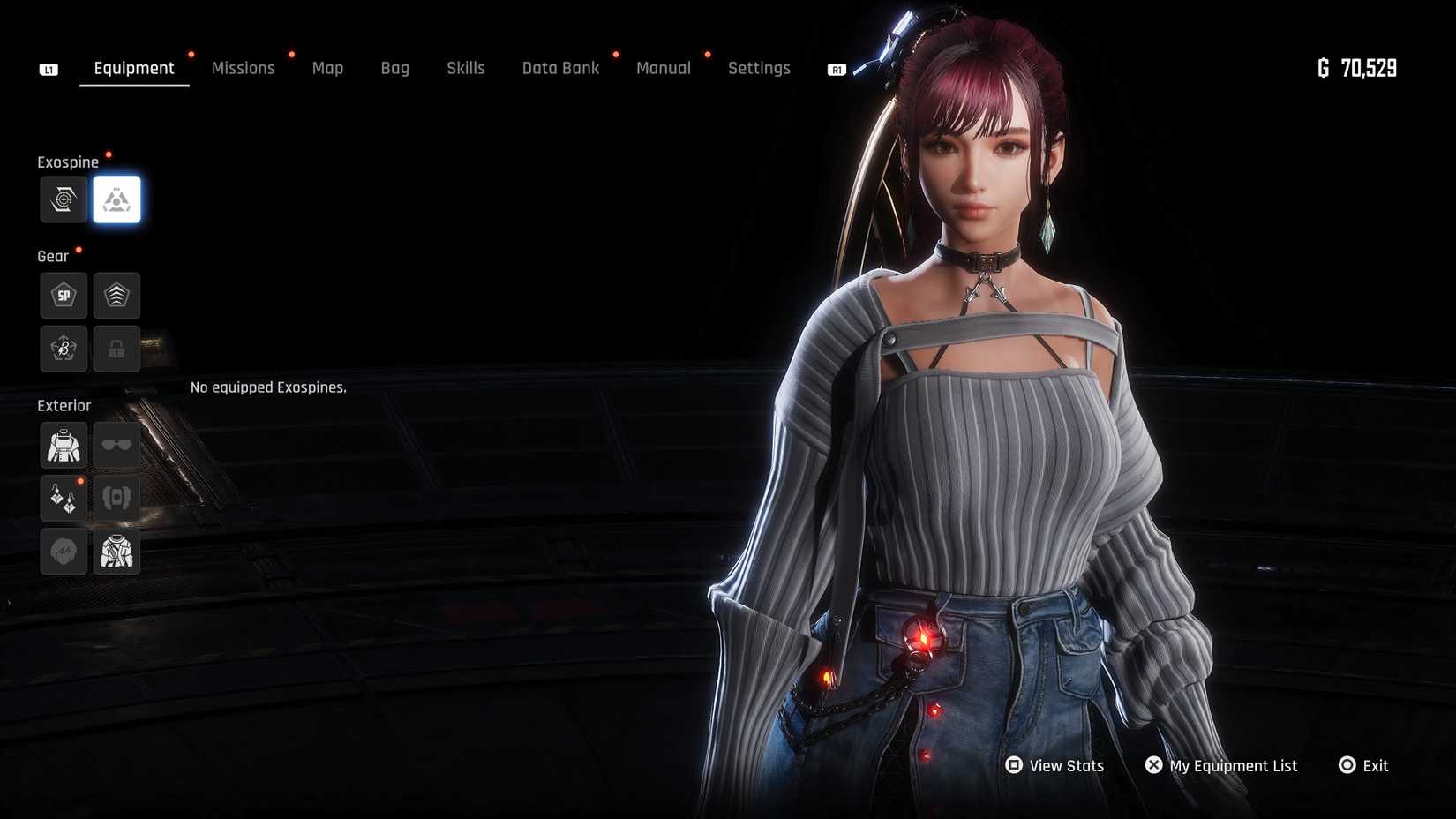This screenshot has height=819, width=1456.
Task: Select the first Exospine slot
Action: [x=64, y=199]
